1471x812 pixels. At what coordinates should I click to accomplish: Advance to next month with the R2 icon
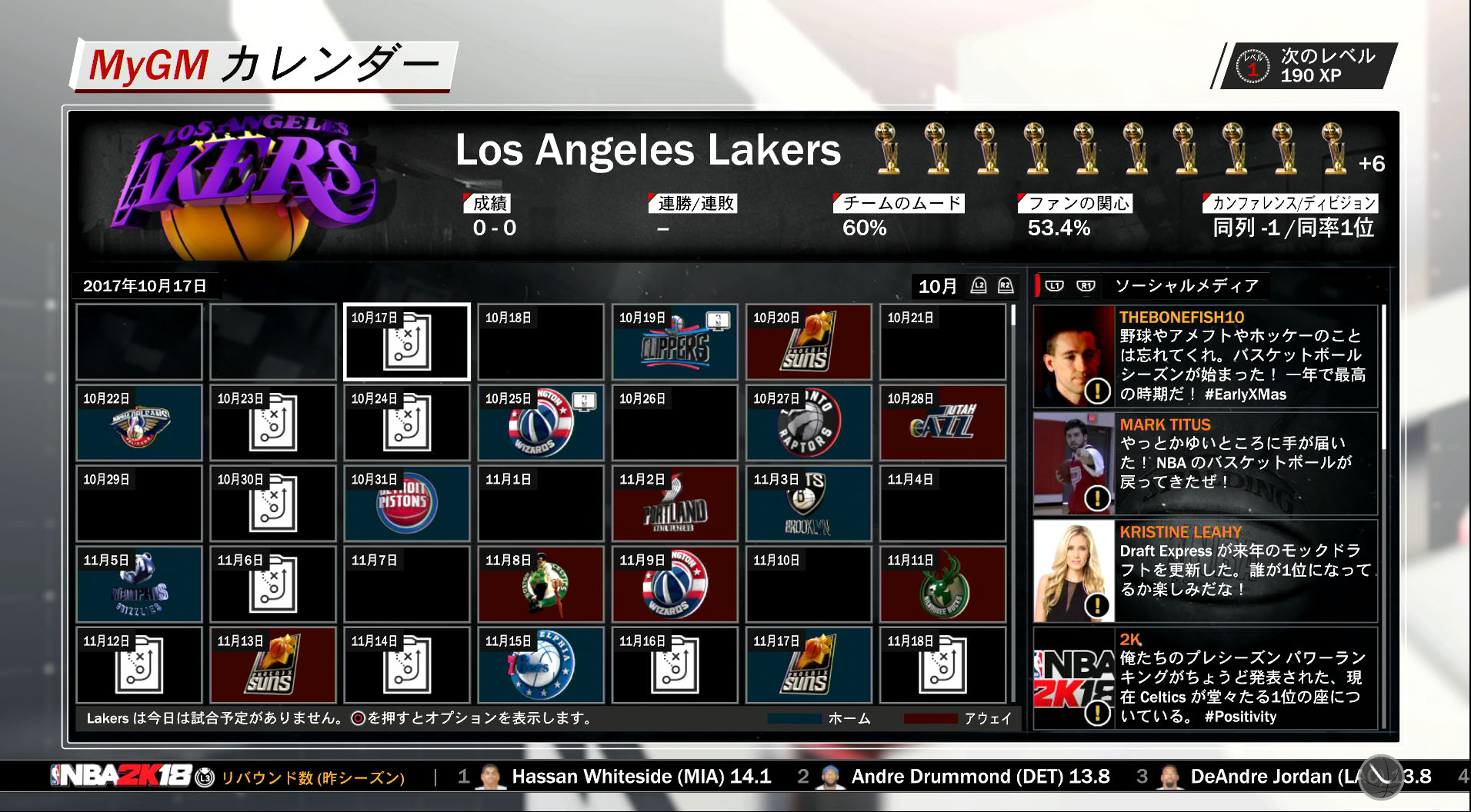point(1002,285)
